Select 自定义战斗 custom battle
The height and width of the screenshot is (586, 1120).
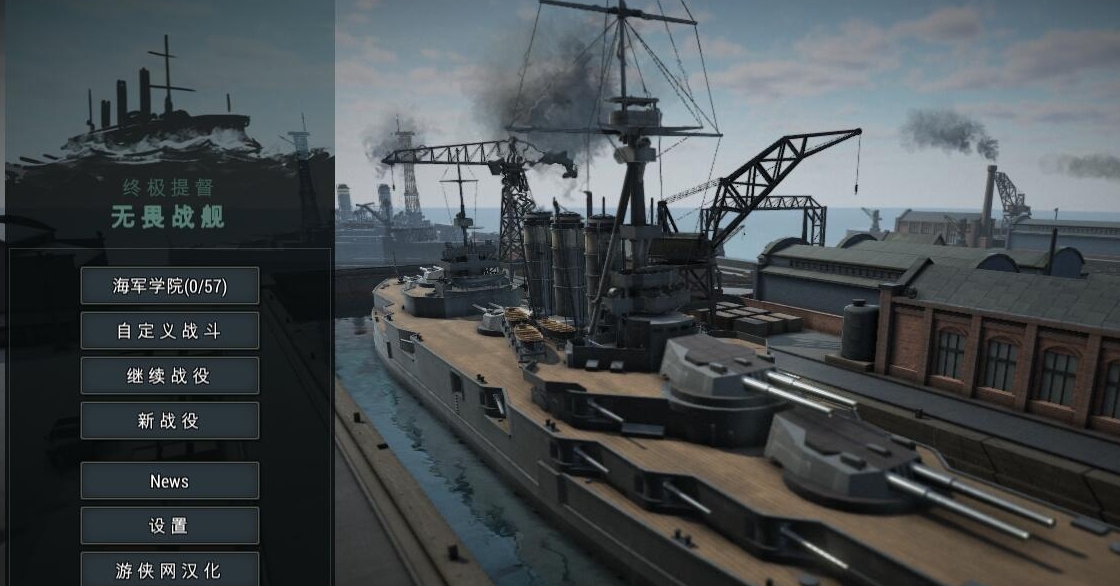click(x=169, y=331)
